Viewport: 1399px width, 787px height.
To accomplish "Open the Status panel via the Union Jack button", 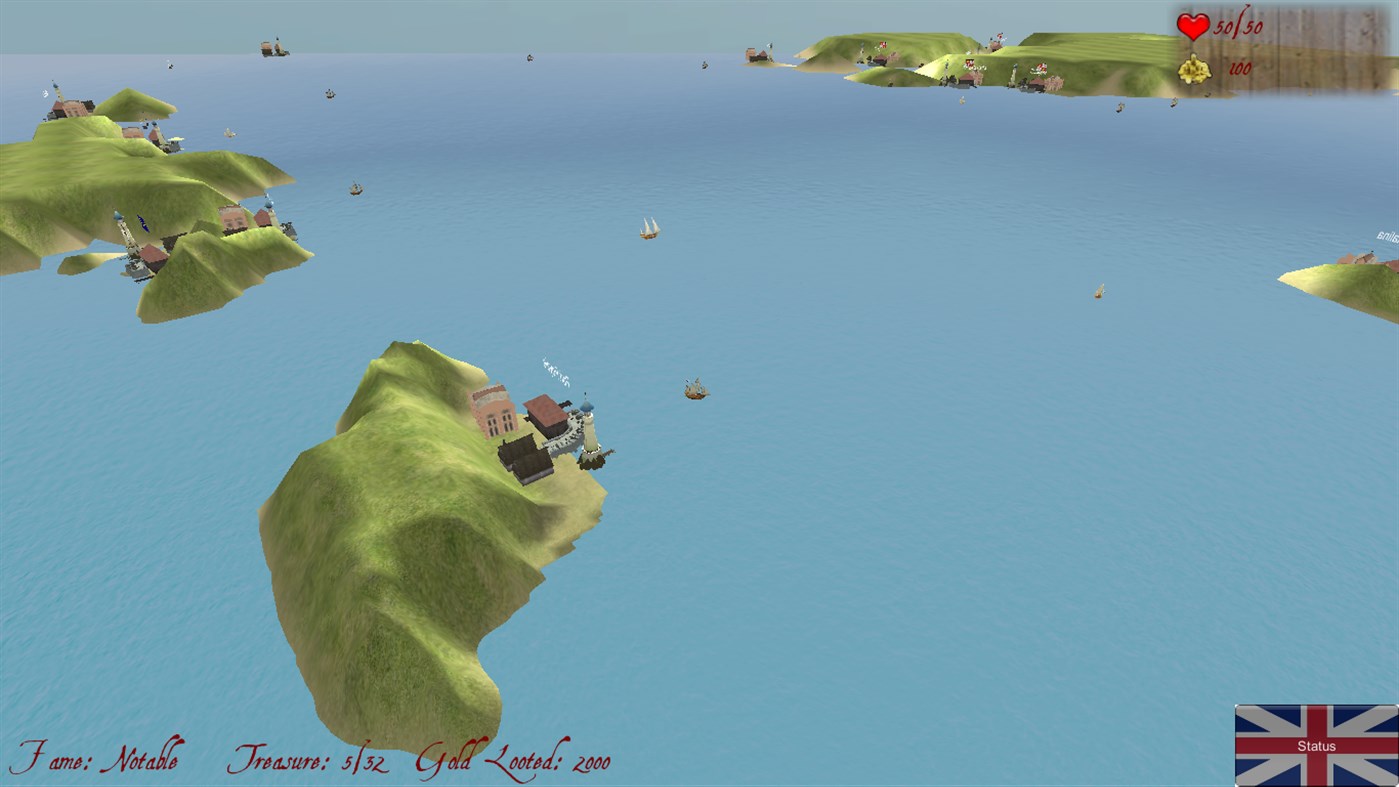I will click(1315, 745).
